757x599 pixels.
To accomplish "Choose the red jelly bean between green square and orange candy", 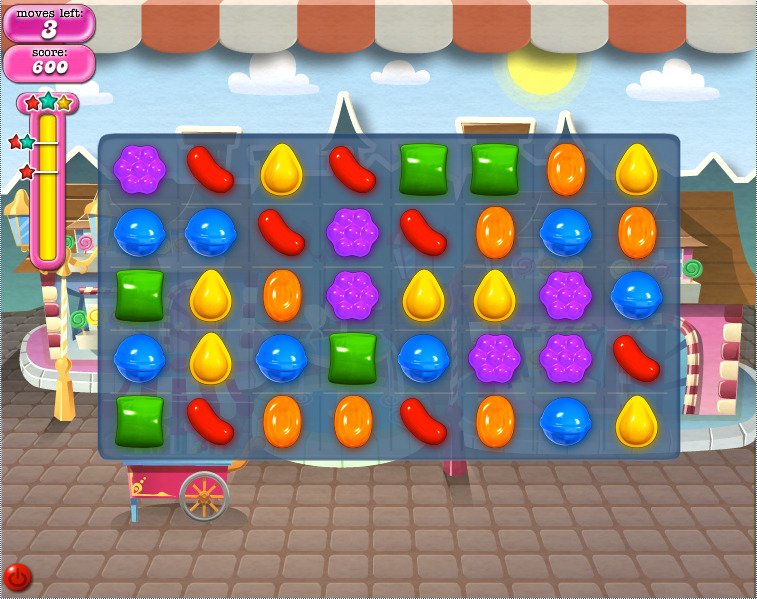I will [x=211, y=421].
